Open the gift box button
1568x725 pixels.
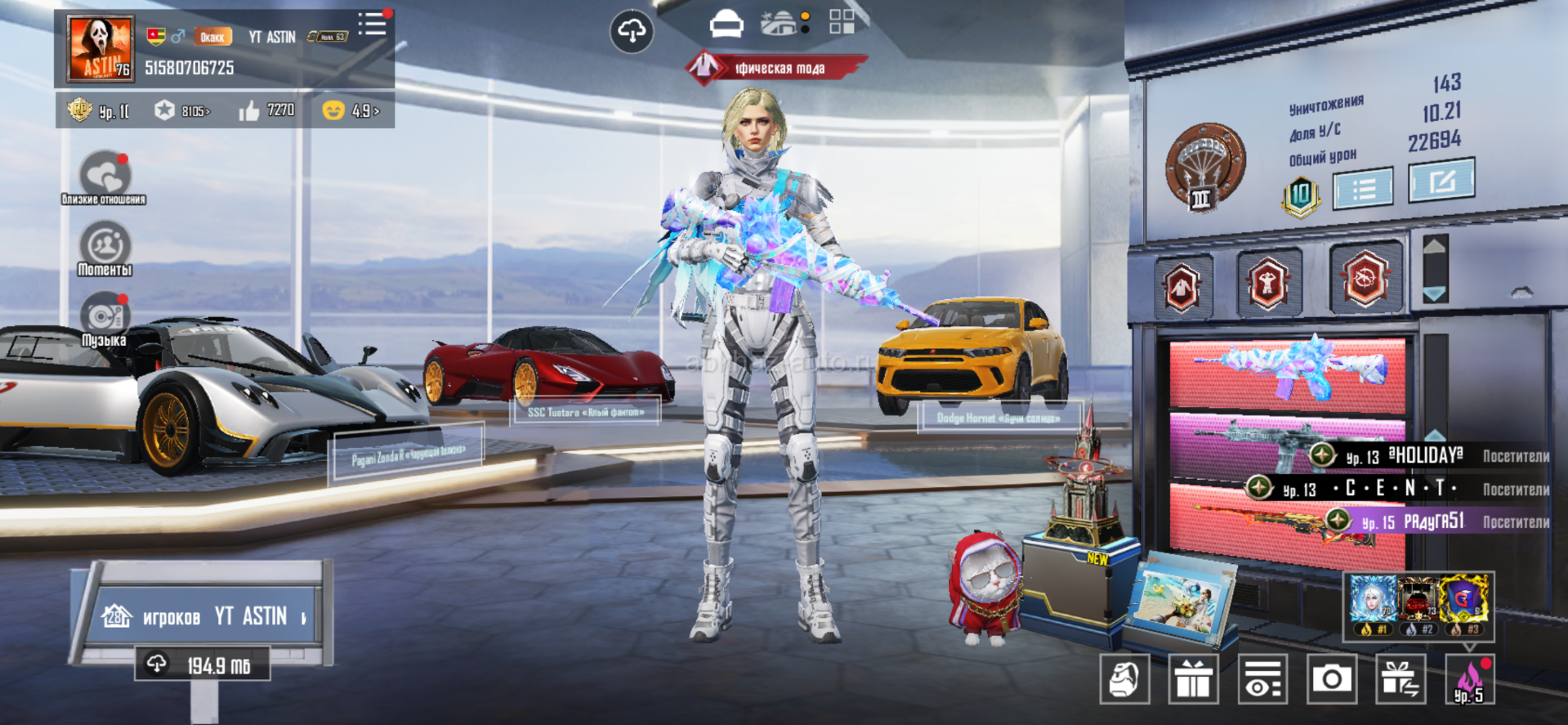pyautogui.click(x=1194, y=678)
